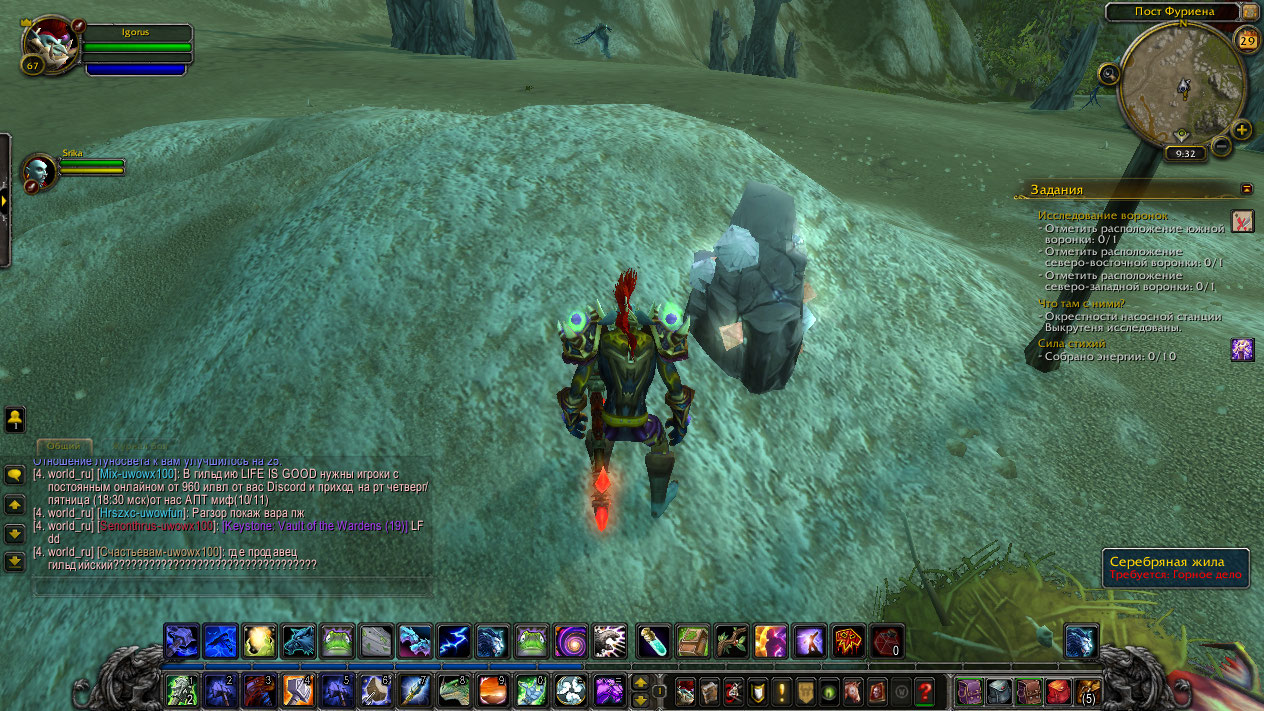Open the world map button beside the zone name

[x=1250, y=11]
